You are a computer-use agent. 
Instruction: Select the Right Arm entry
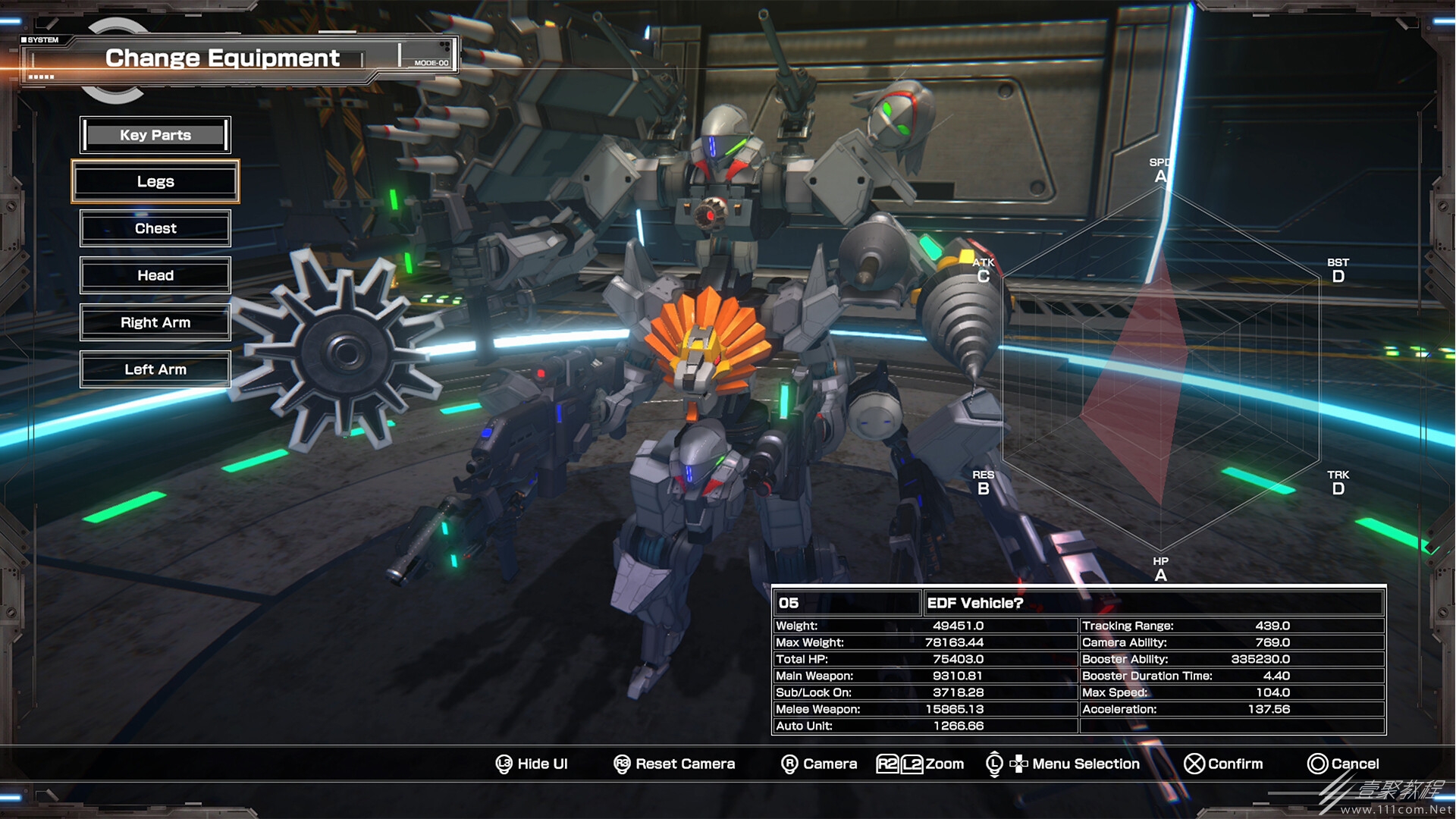pyautogui.click(x=155, y=323)
